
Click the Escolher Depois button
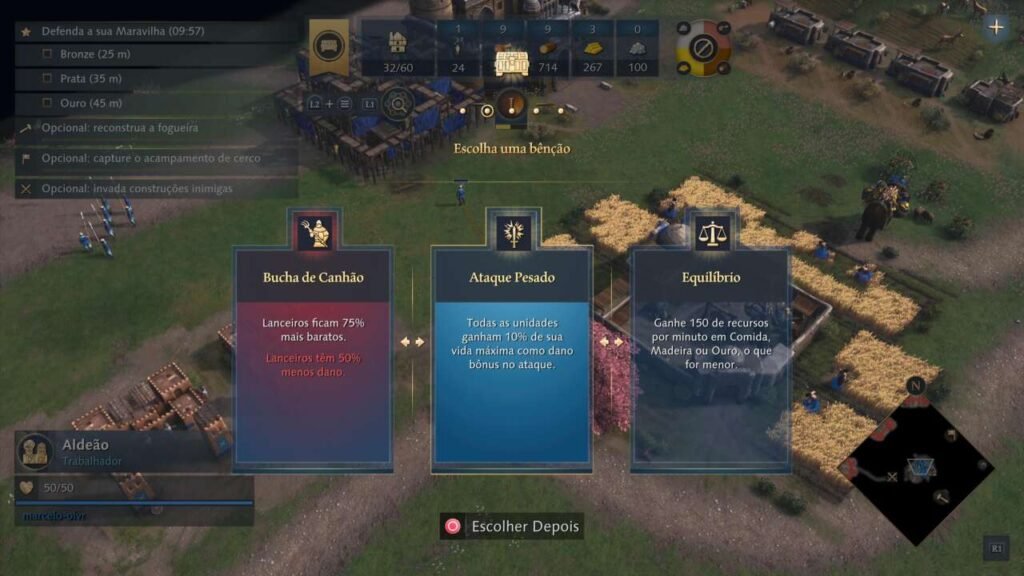(511, 526)
